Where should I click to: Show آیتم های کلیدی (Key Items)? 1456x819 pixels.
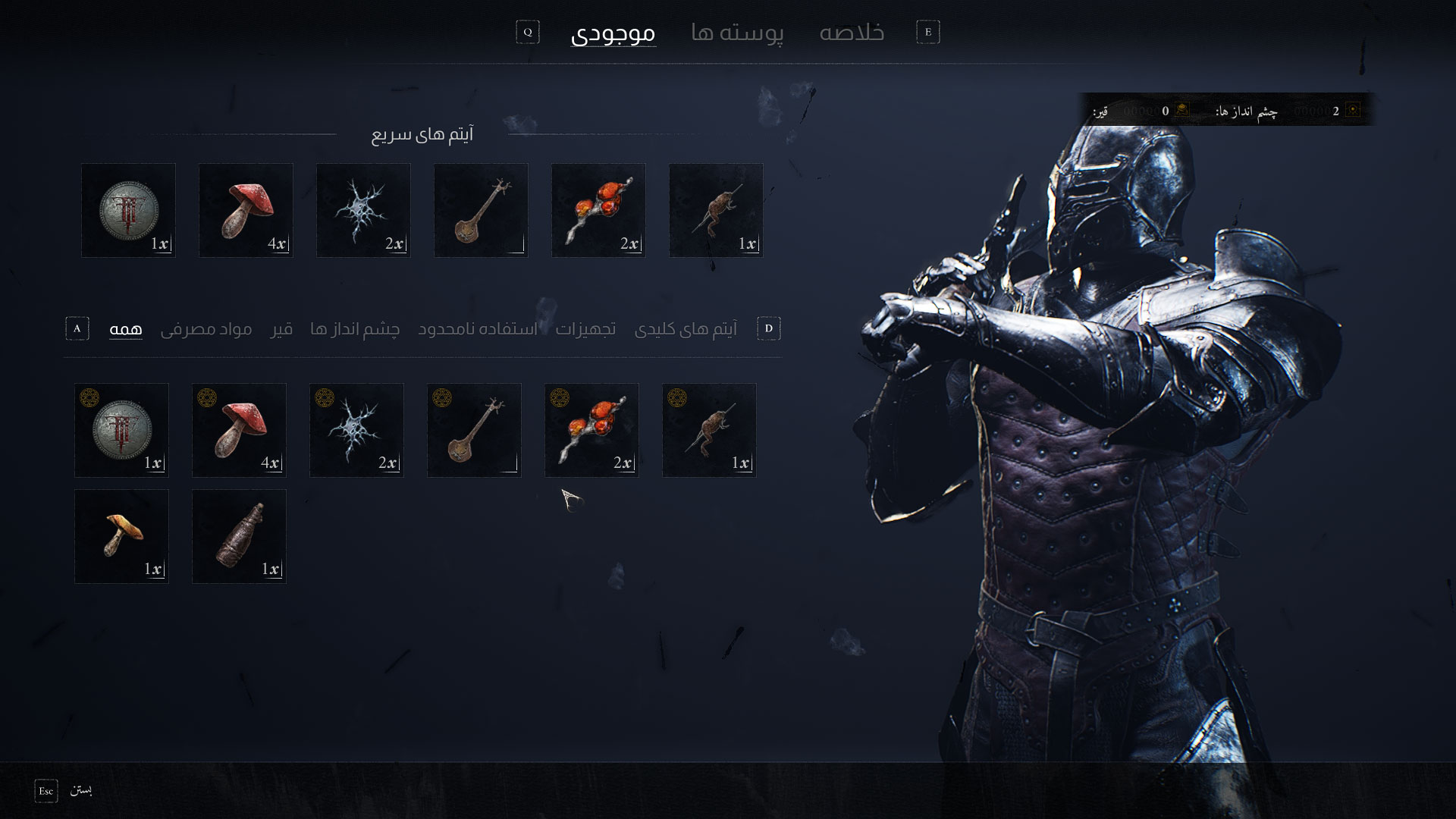click(686, 329)
